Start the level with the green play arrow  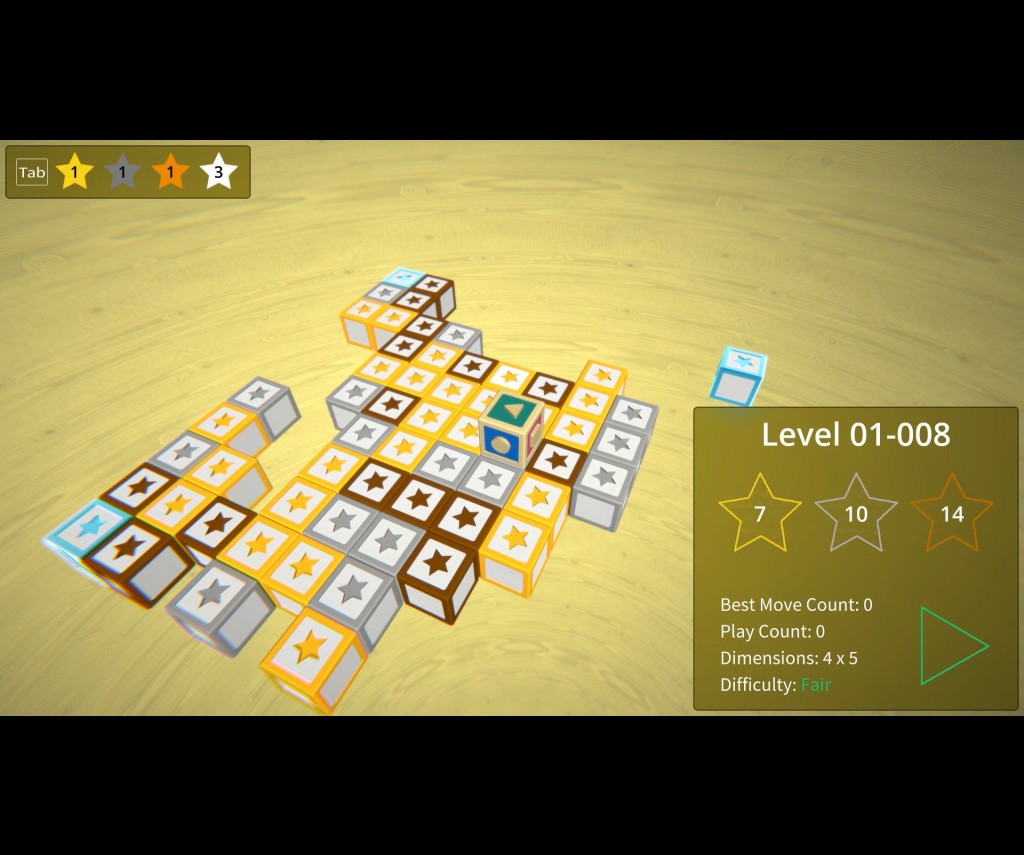point(951,646)
